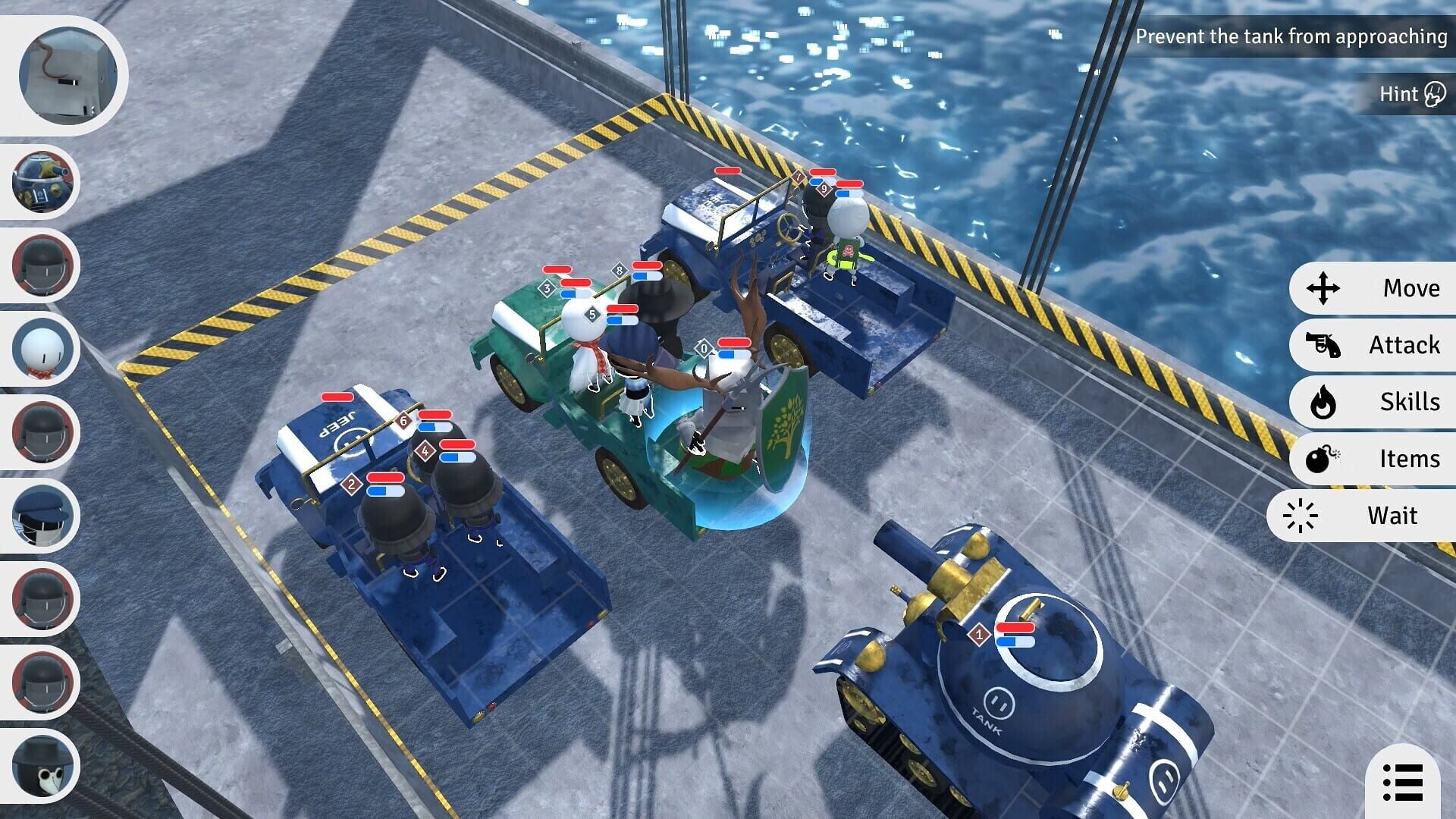Image resolution: width=1456 pixels, height=819 pixels.
Task: Click the Attack button label
Action: 1404,345
